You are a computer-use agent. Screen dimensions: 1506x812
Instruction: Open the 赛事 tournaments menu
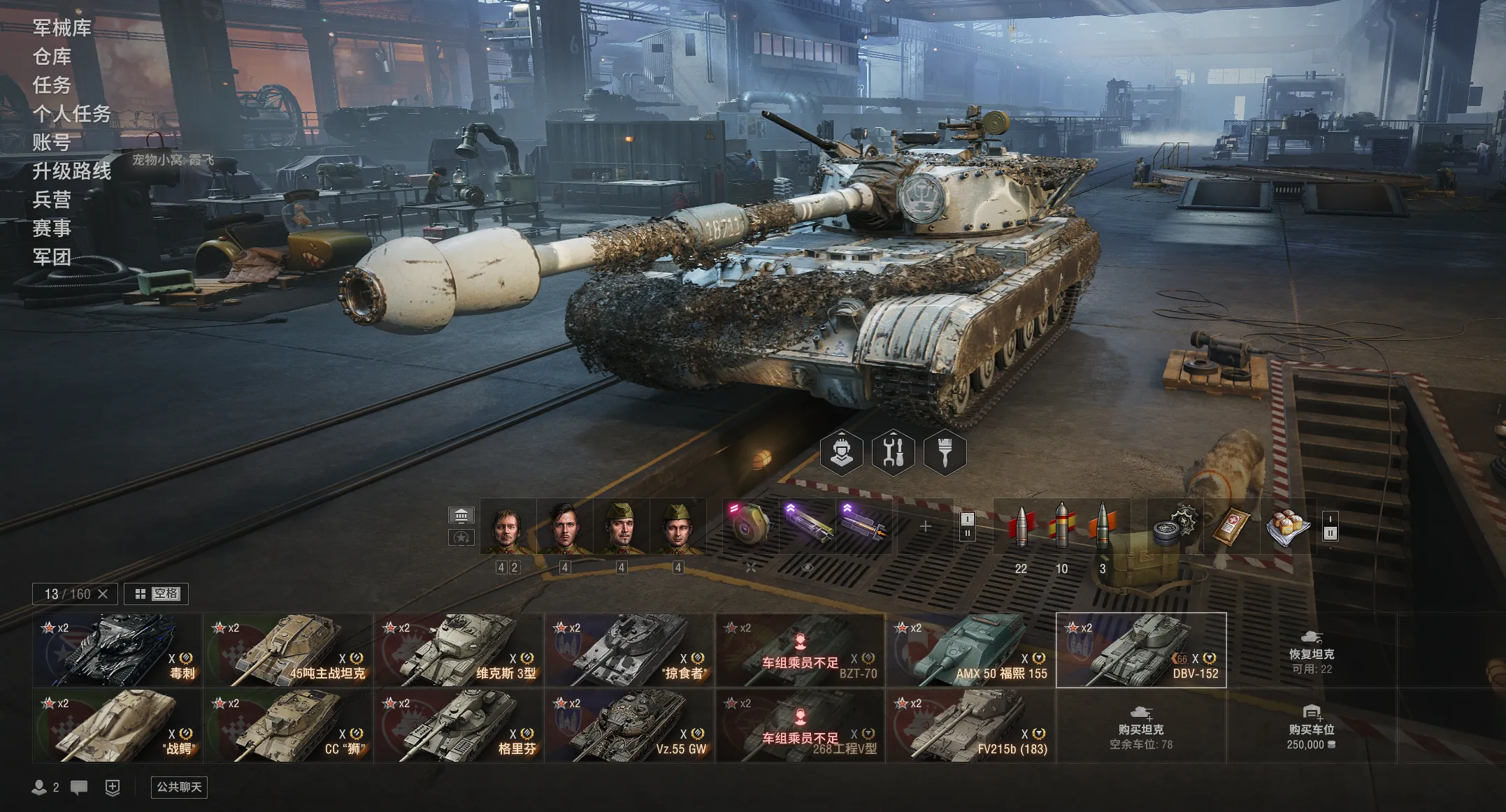[52, 229]
